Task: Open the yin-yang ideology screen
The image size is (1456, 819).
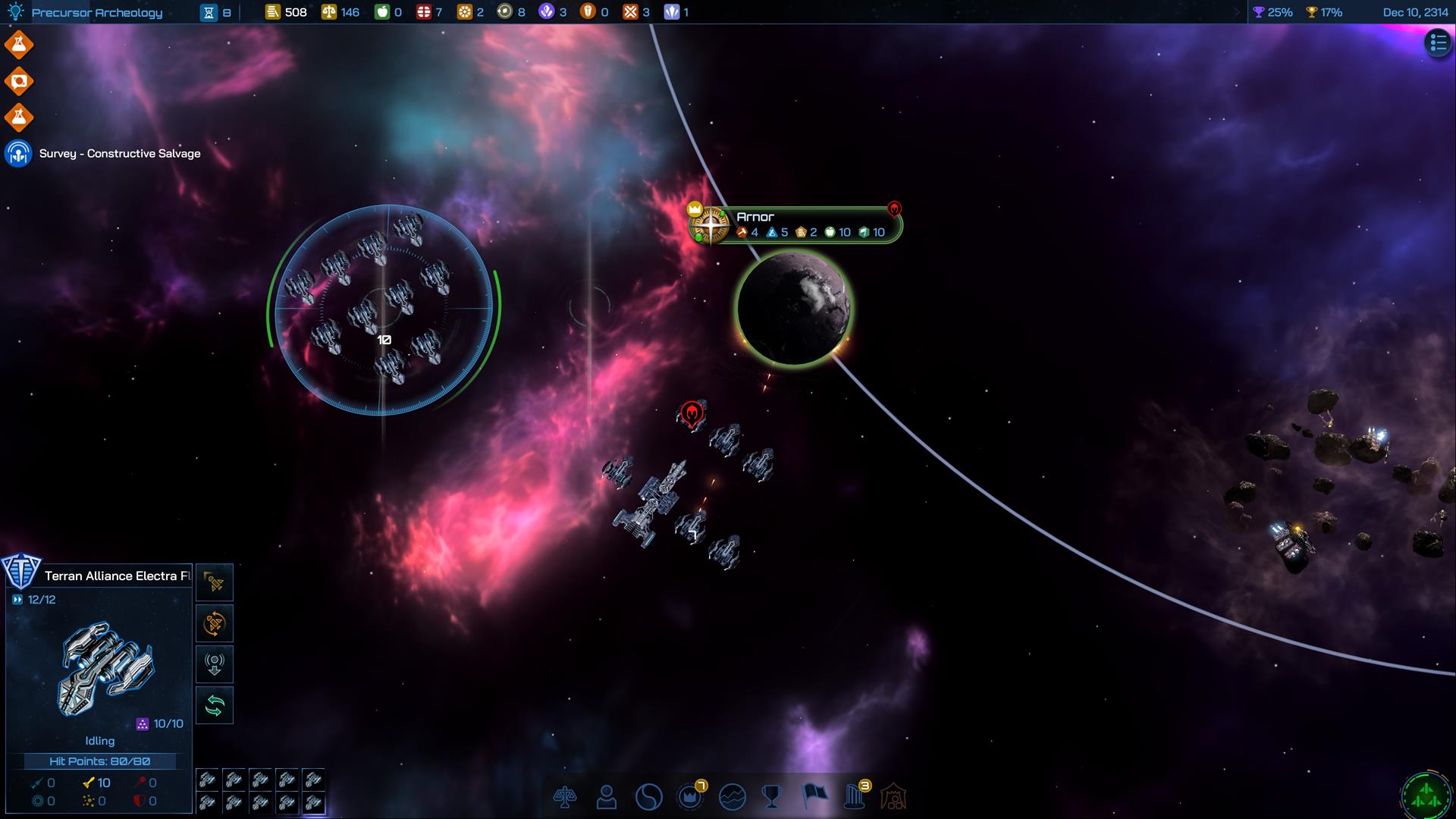Action: tap(648, 796)
